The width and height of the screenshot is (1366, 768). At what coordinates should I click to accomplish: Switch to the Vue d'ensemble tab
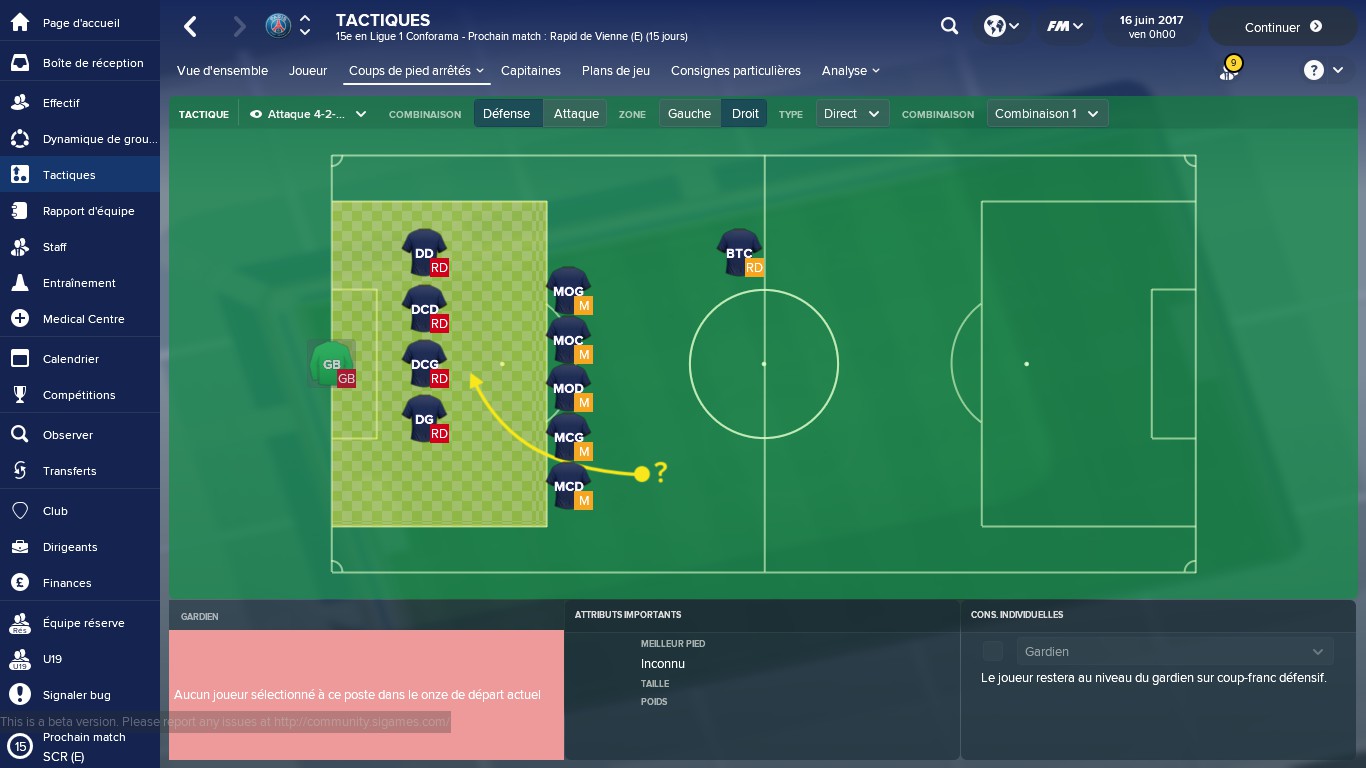coord(222,71)
